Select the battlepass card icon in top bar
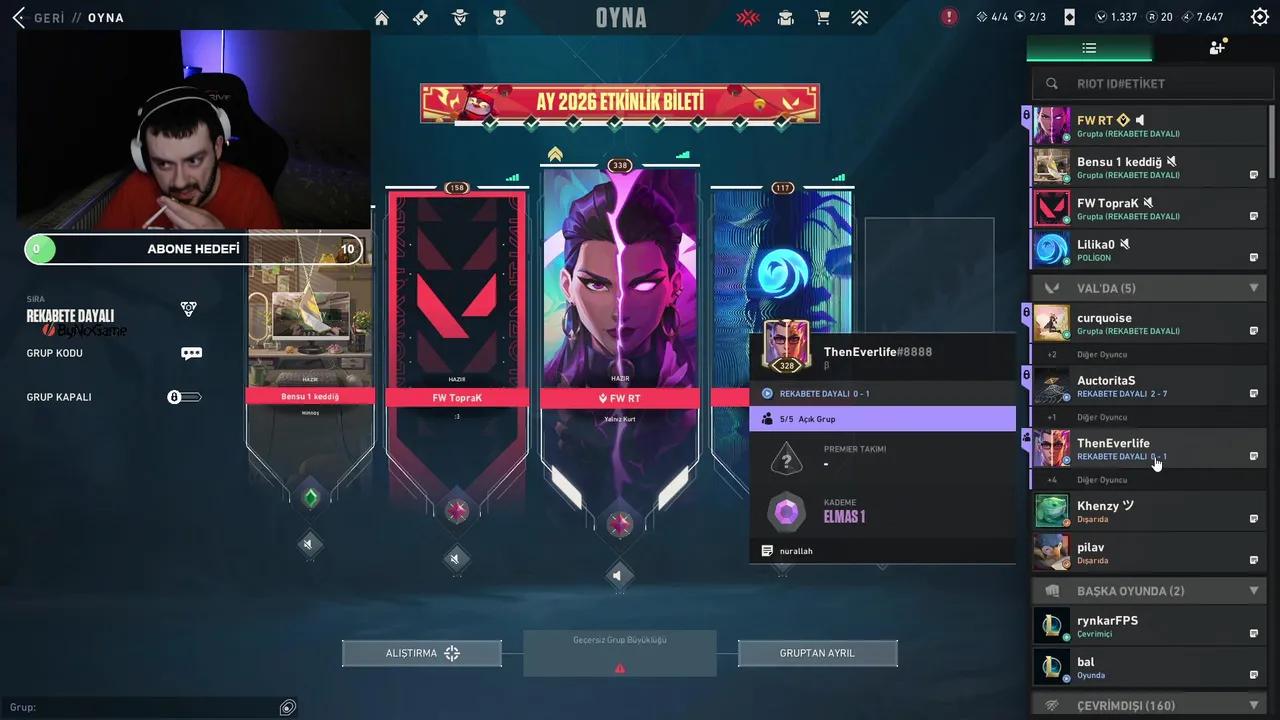This screenshot has width=1280, height=720. (420, 17)
